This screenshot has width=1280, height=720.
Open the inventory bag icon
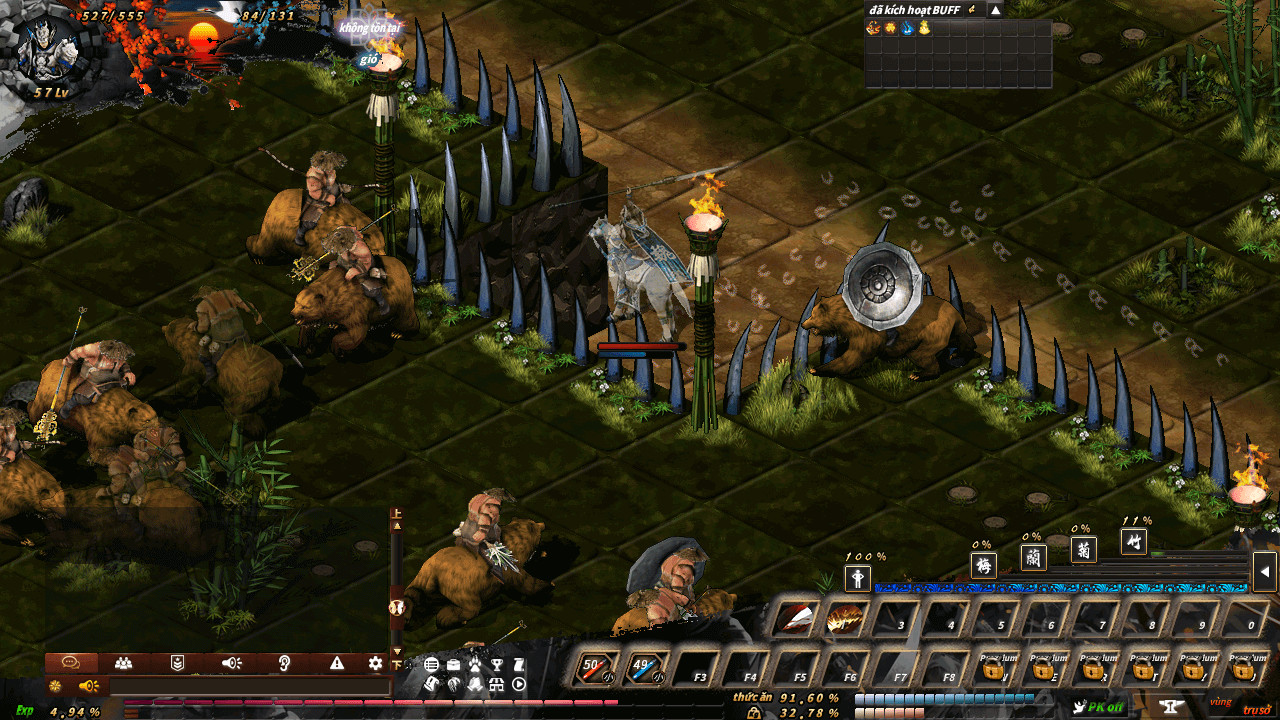453,664
